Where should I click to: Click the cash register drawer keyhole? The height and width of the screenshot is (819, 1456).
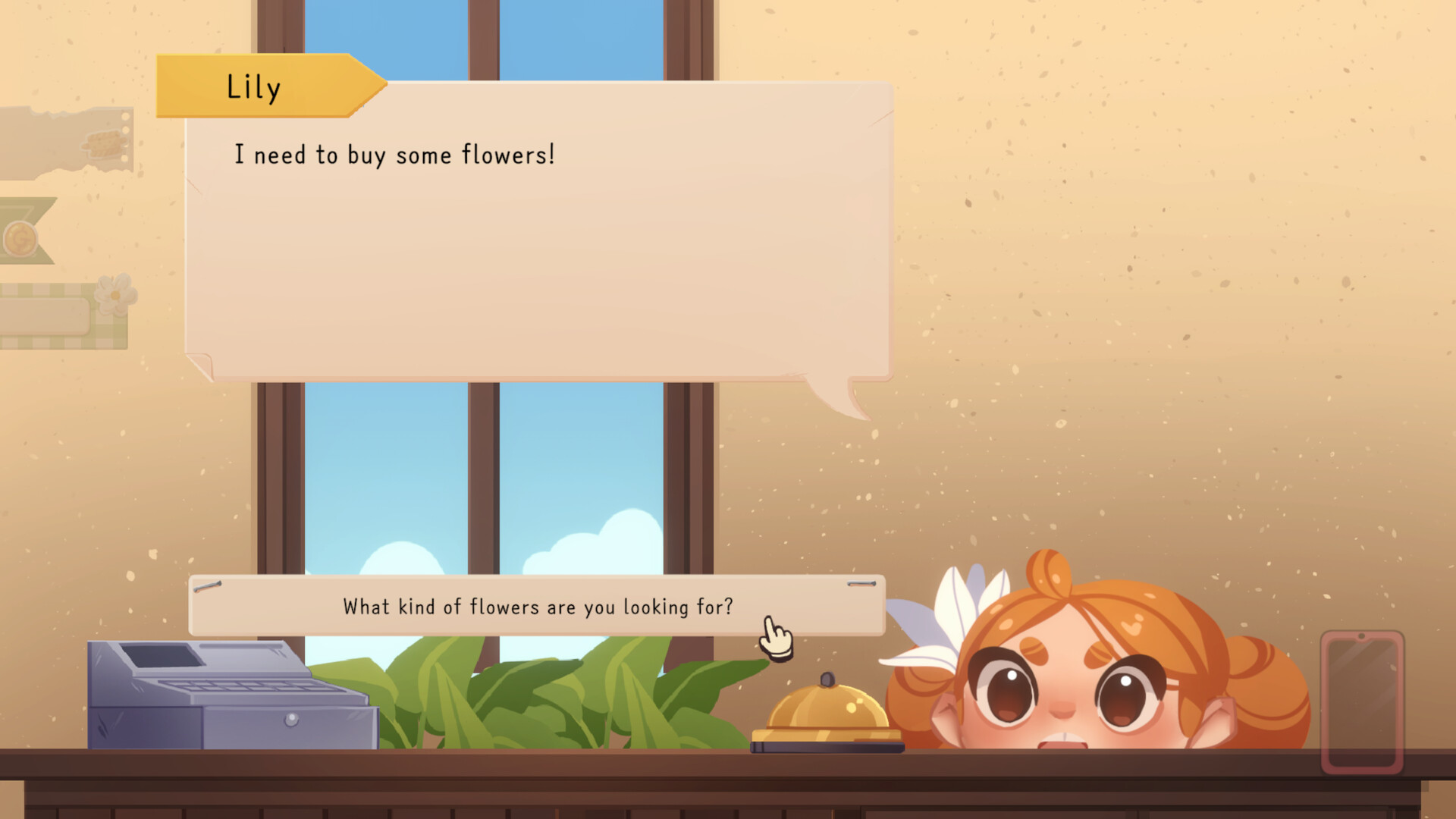pyautogui.click(x=293, y=718)
